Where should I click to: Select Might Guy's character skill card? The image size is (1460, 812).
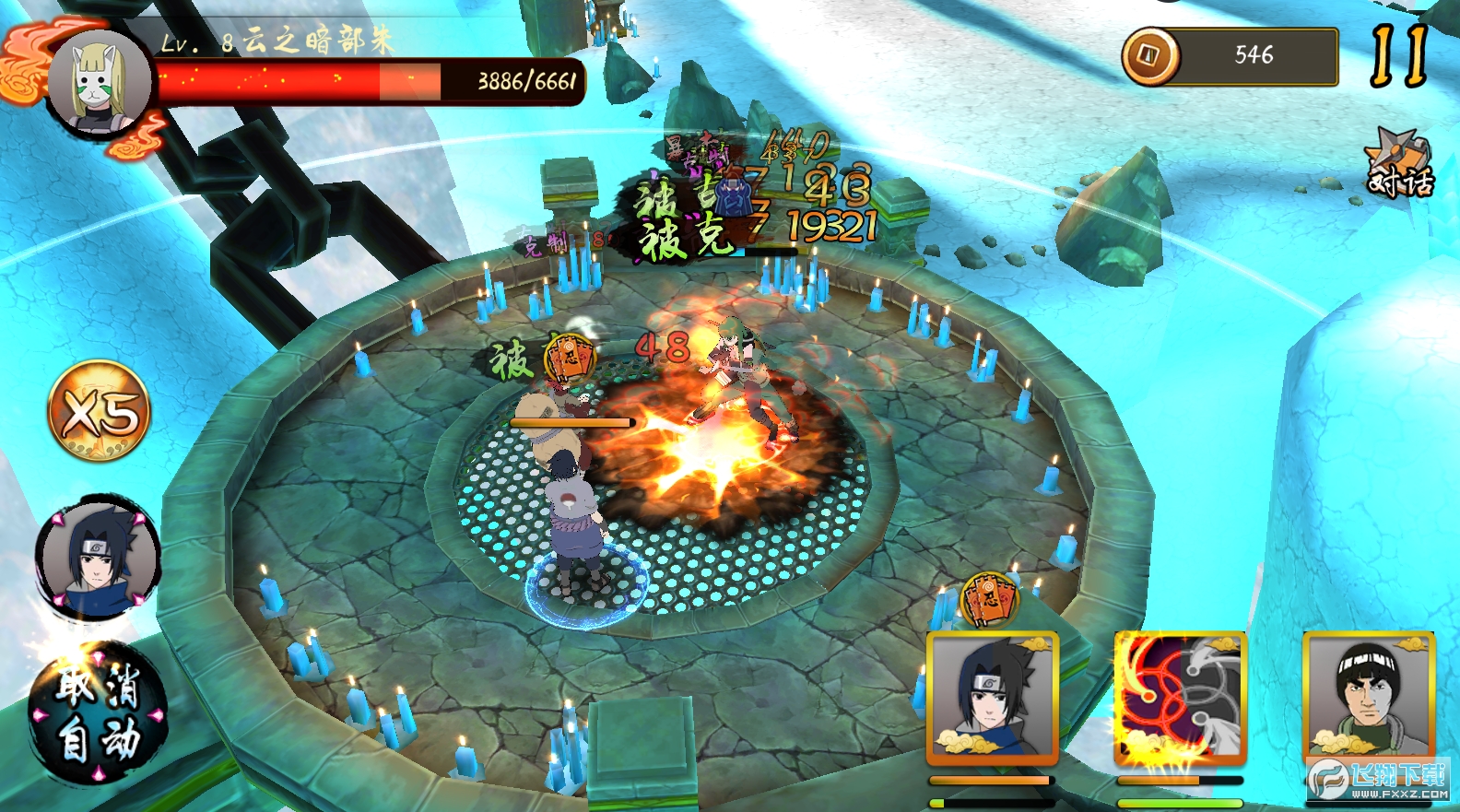tap(1369, 698)
